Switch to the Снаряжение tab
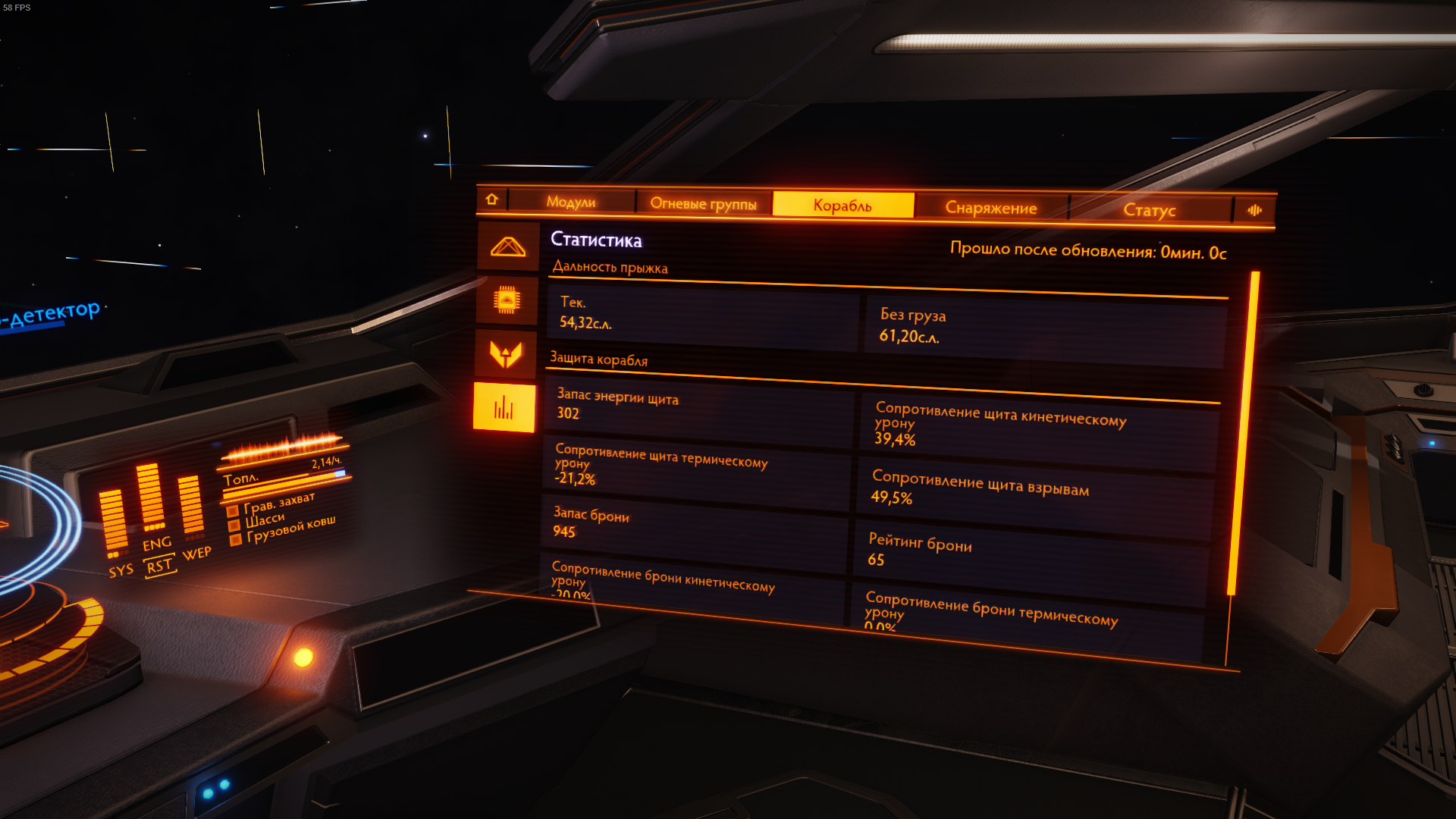1456x819 pixels. [x=990, y=208]
